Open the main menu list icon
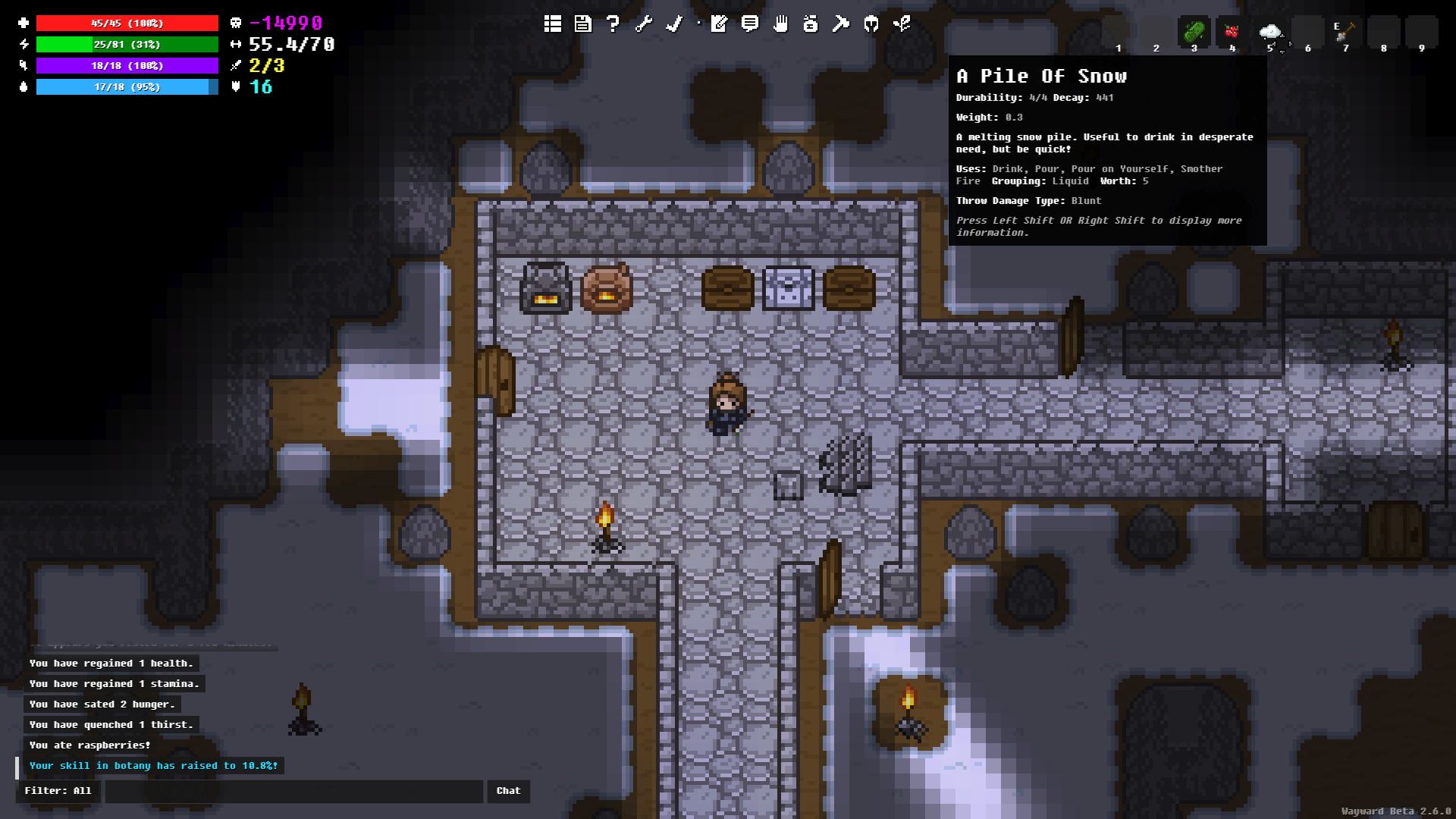 tap(553, 24)
